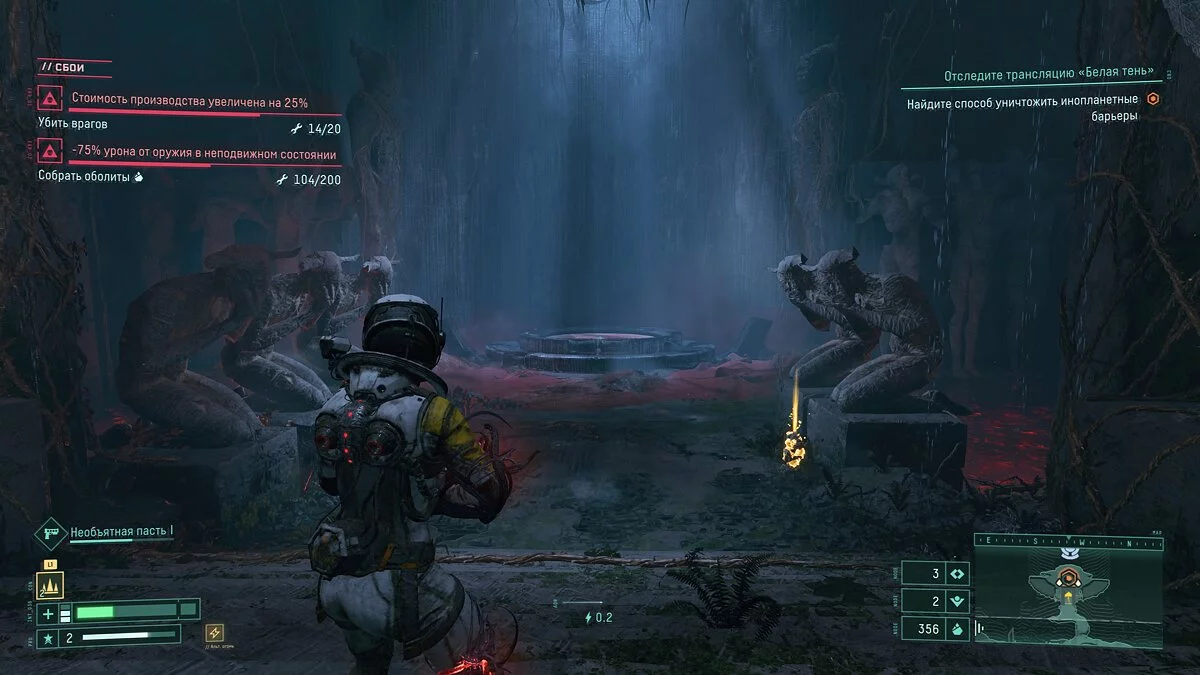Click the ether resource icon showing 2
Image resolution: width=1200 pixels, height=675 pixels.
click(957, 601)
